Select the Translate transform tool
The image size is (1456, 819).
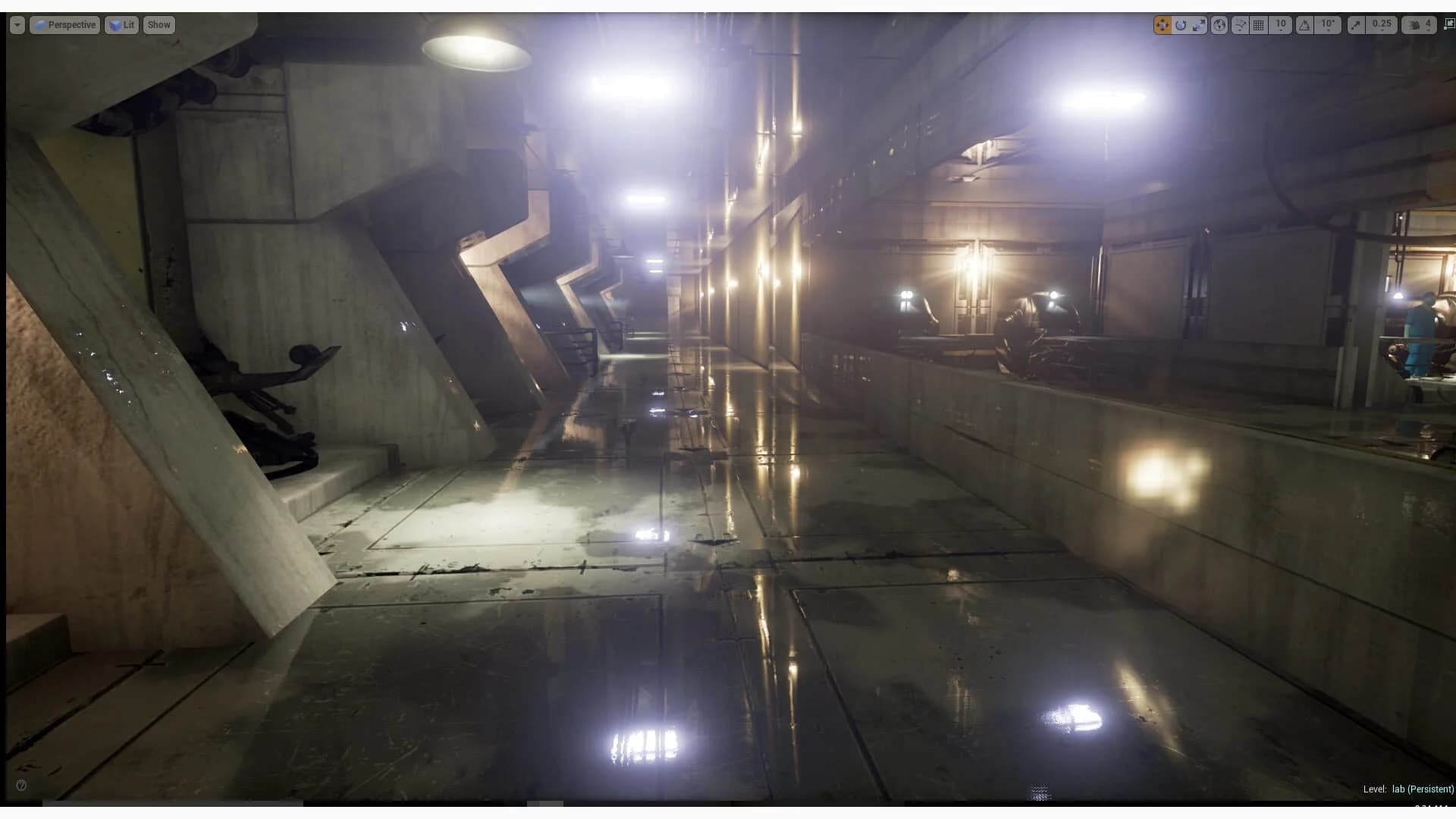click(x=1163, y=24)
